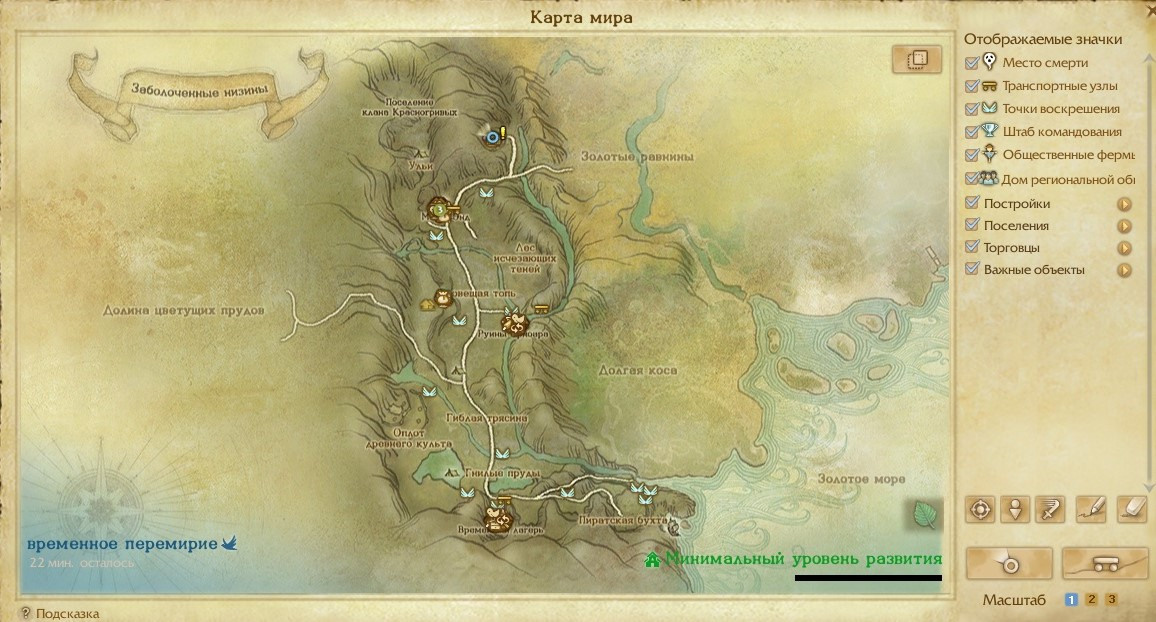Toggle Точки воскрешения checkbox
This screenshot has height=622, width=1156.
tap(972, 109)
